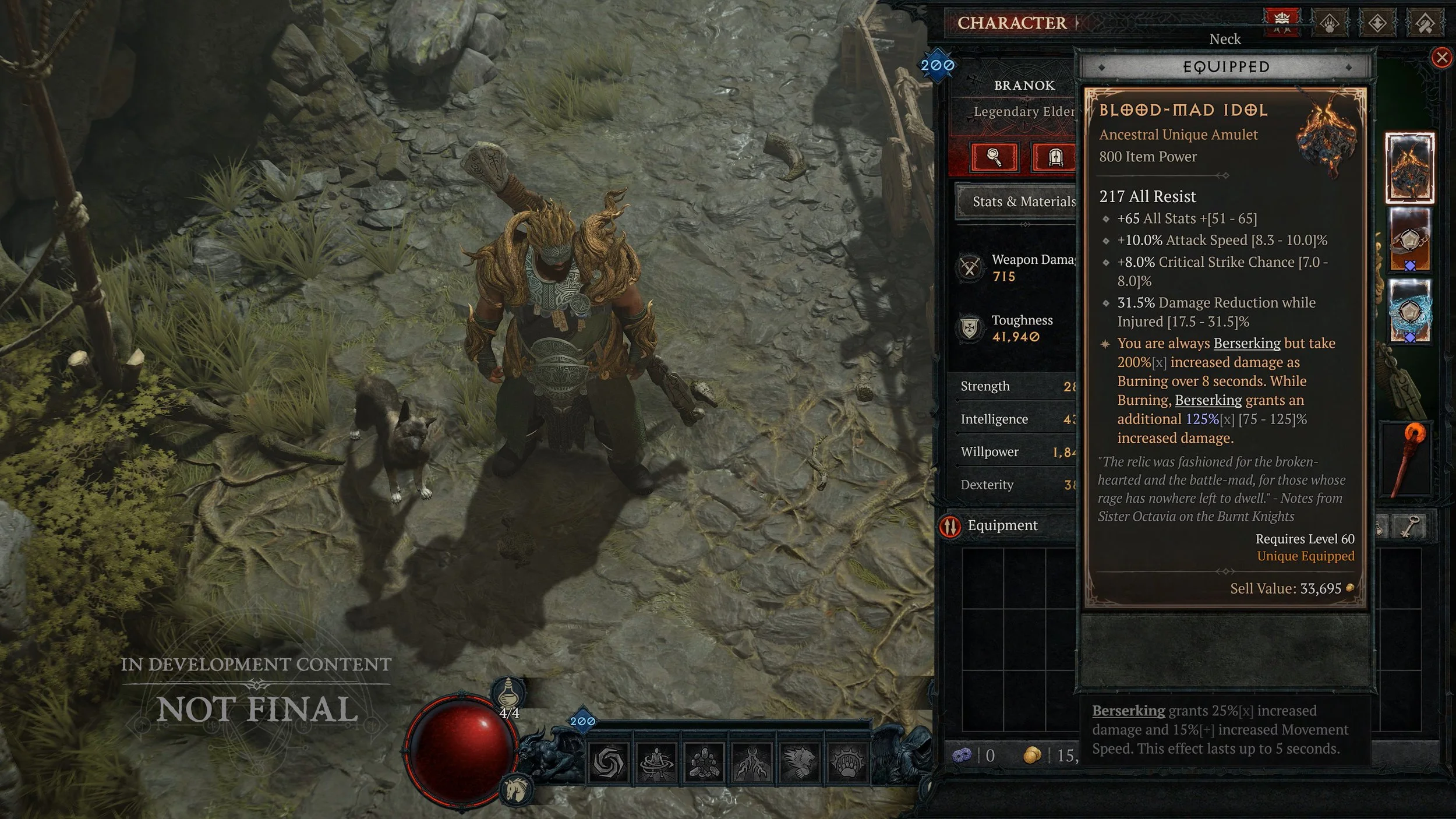Open the wardrobe cabinet button

click(x=1055, y=157)
